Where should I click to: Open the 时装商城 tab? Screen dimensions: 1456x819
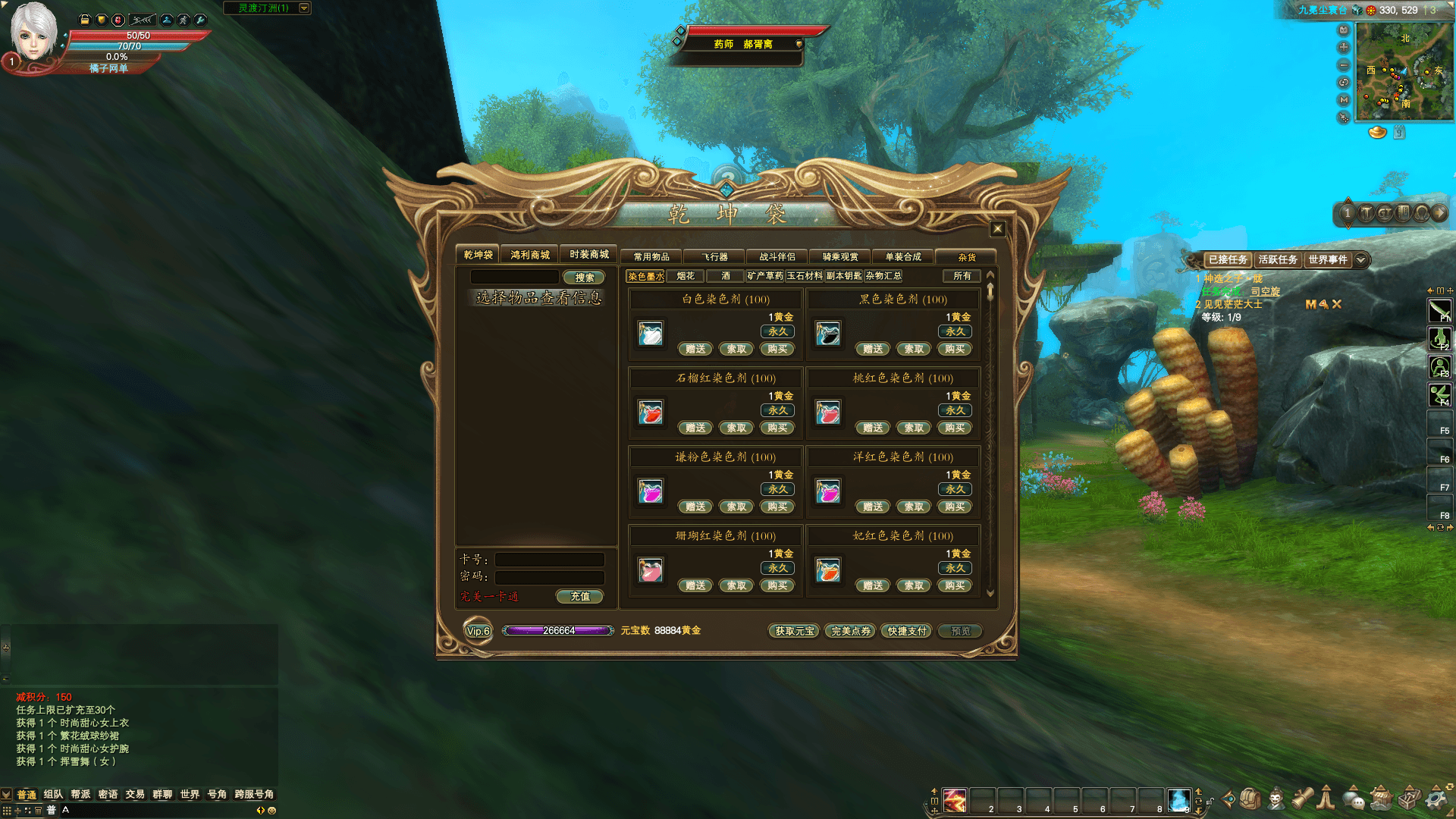pos(589,255)
